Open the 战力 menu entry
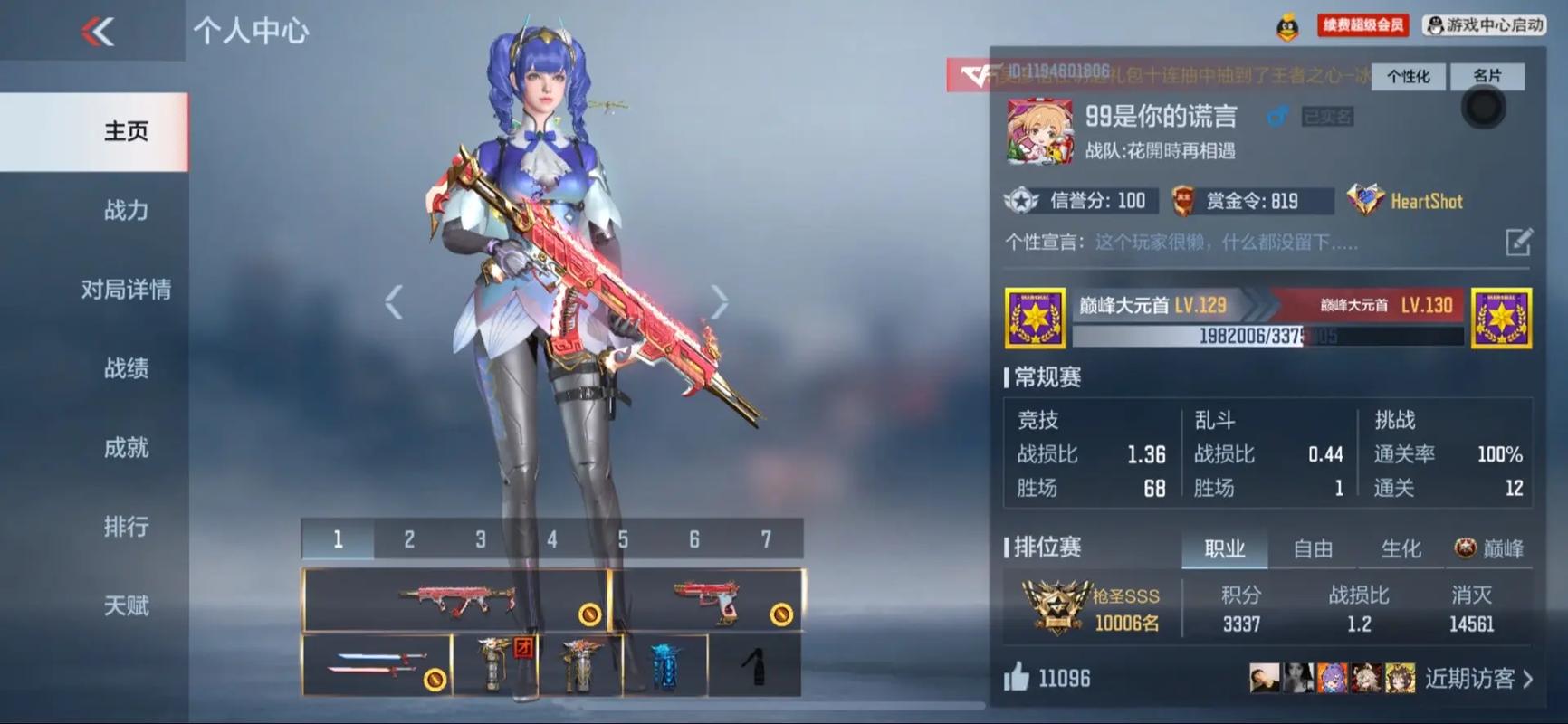The image size is (1568, 724). (x=126, y=211)
